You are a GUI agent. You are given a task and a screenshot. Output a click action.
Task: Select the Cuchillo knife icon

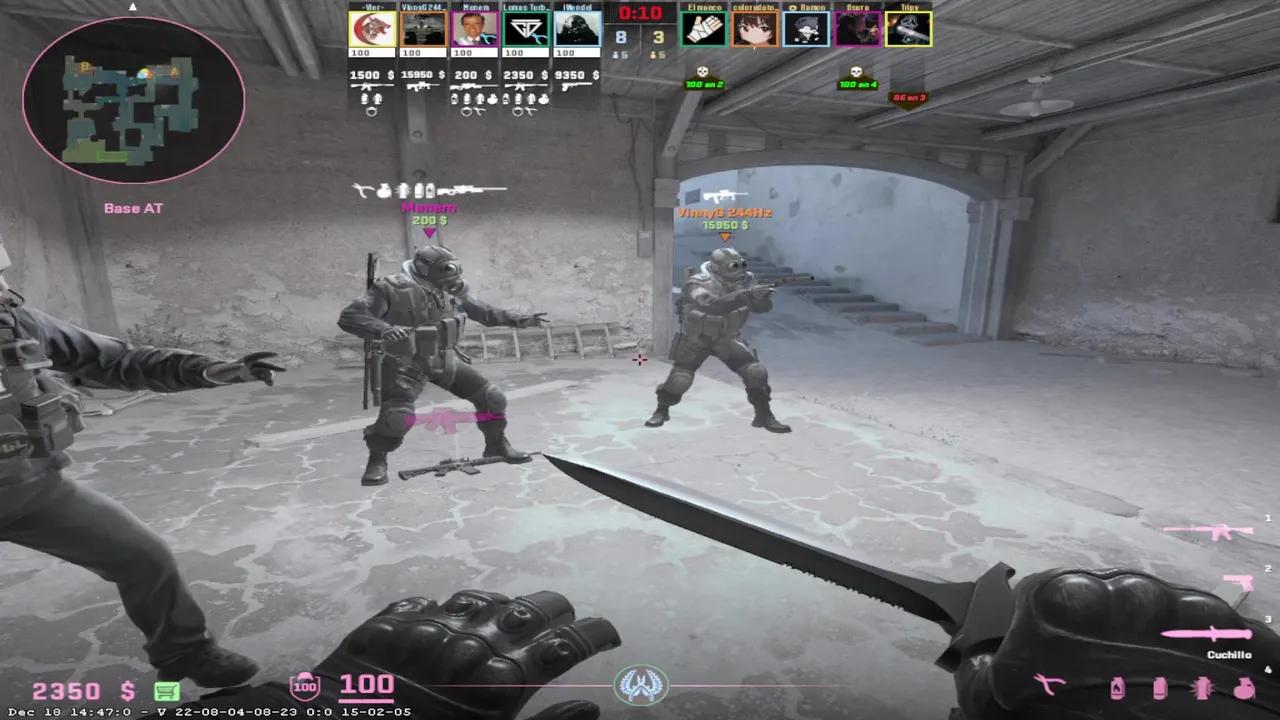point(1204,634)
